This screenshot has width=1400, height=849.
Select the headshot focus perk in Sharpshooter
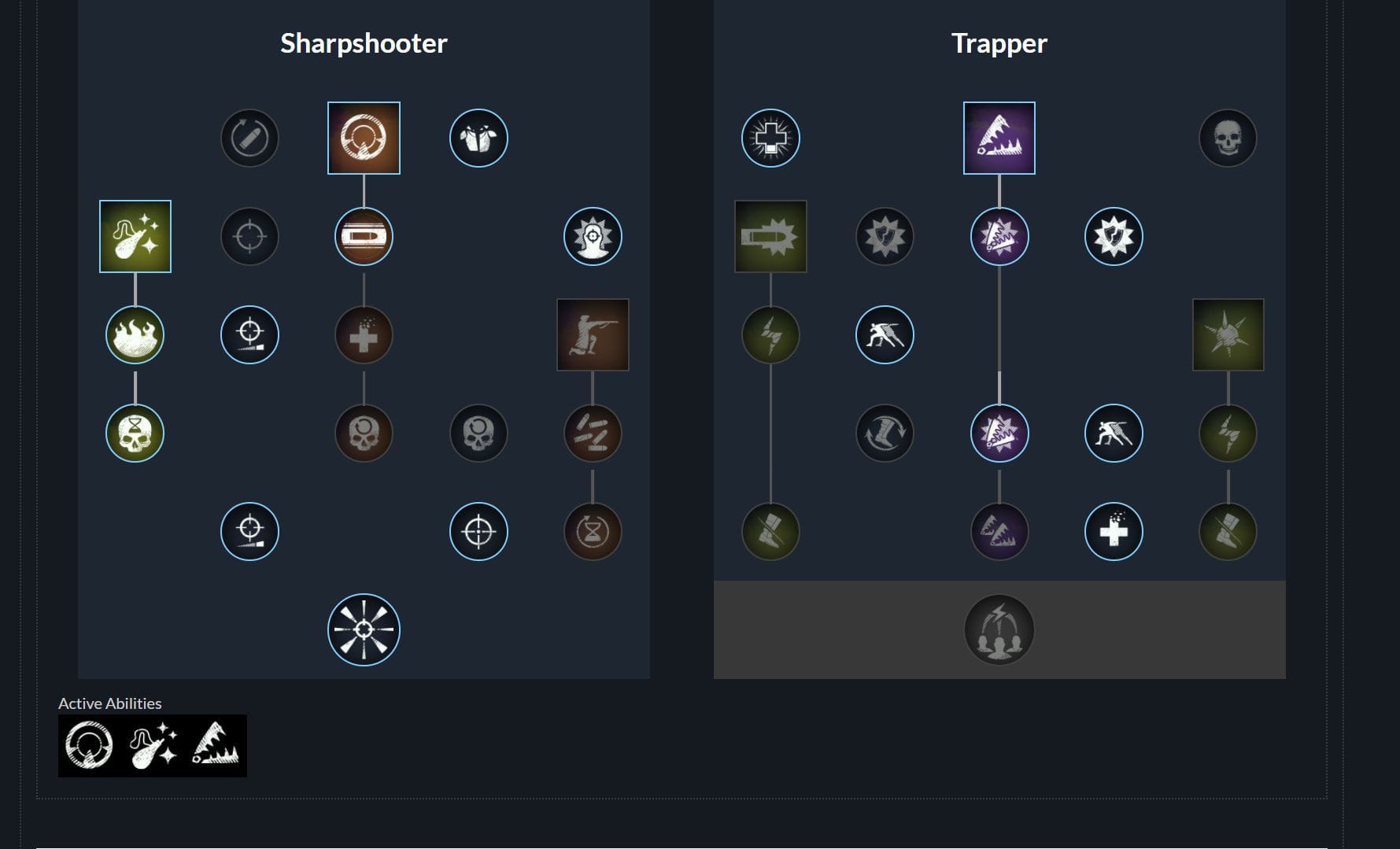[593, 237]
